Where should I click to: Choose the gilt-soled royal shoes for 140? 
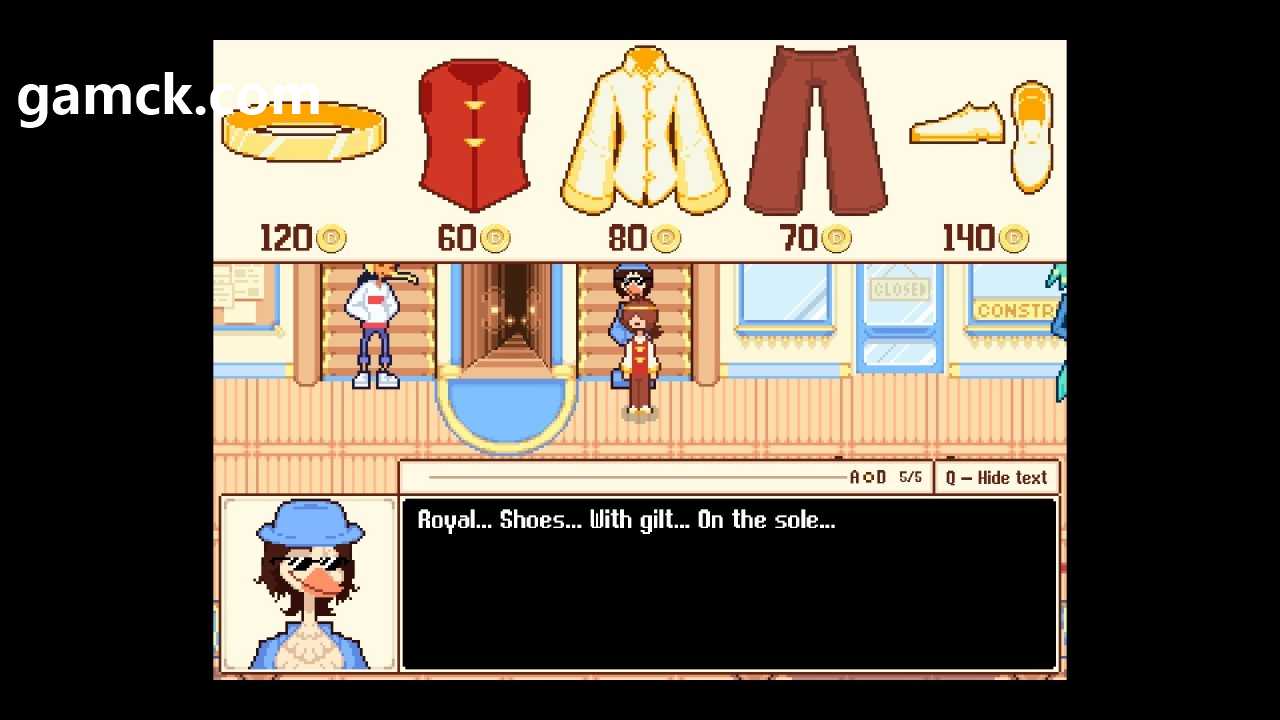(982, 133)
